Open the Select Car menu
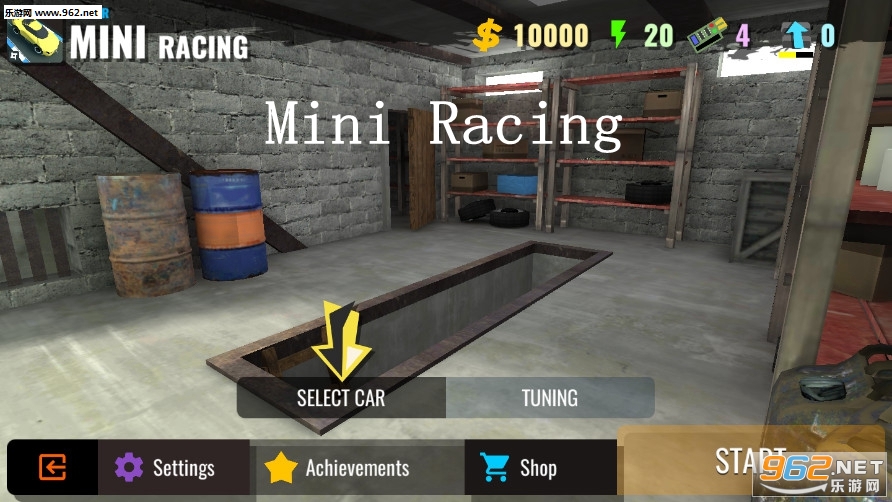 [x=341, y=398]
